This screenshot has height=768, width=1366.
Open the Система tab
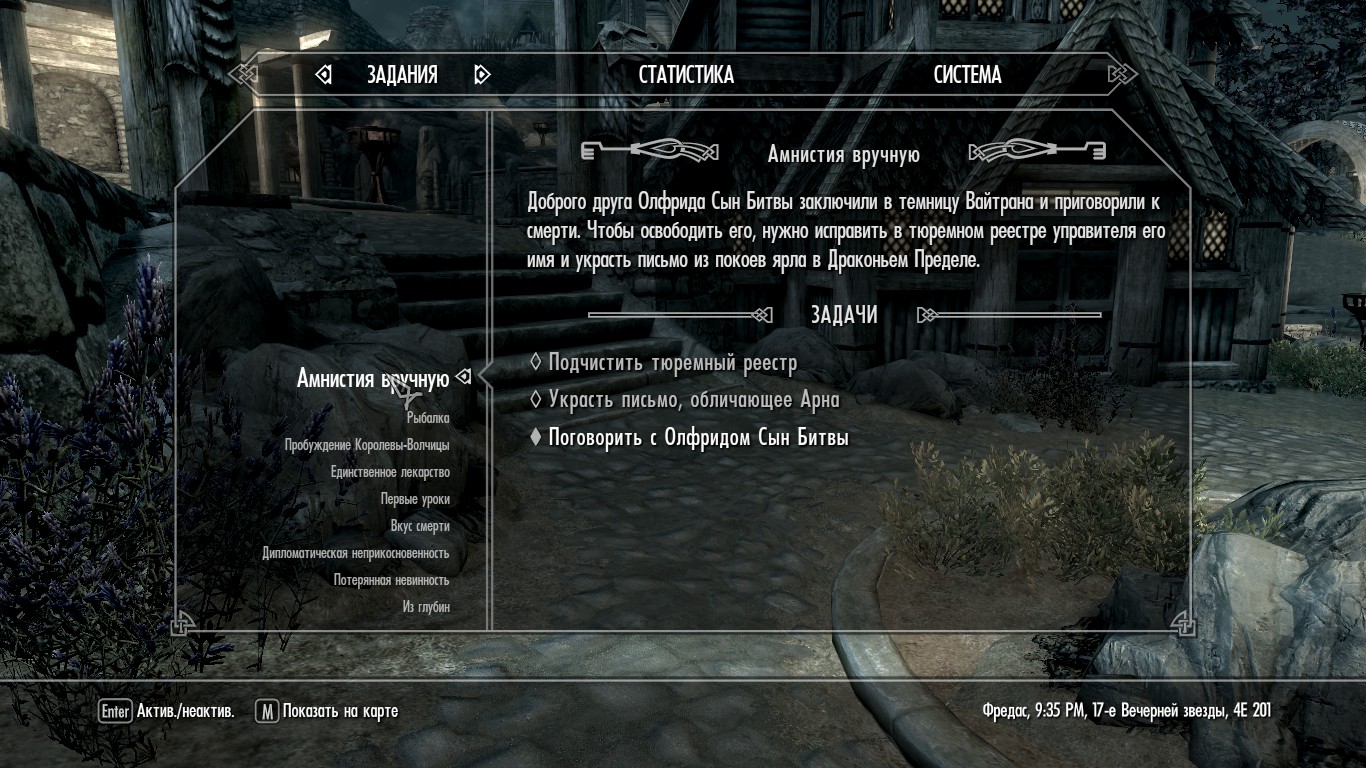(967, 75)
